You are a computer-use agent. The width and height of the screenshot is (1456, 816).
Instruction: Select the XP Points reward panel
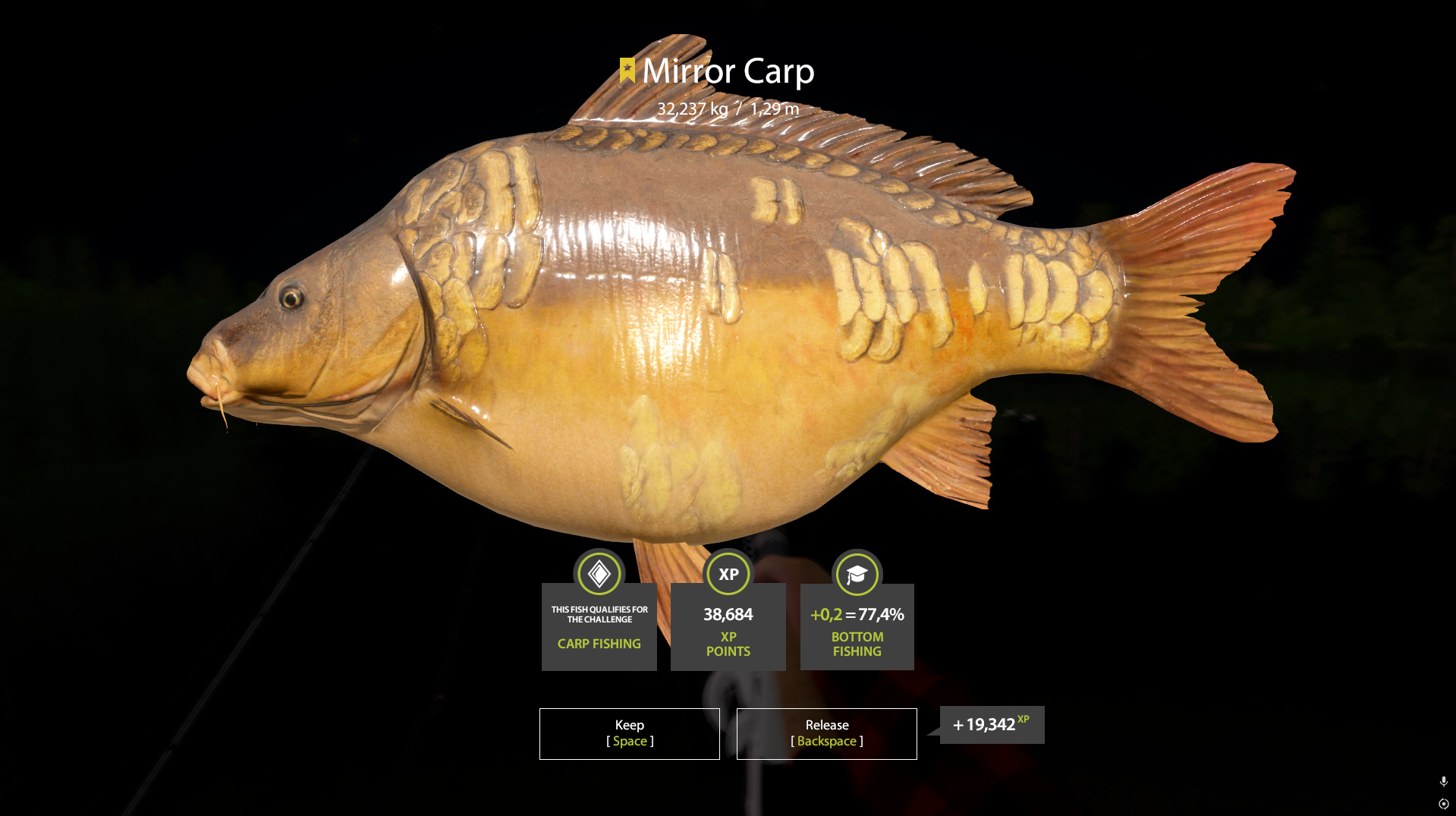pyautogui.click(x=728, y=626)
